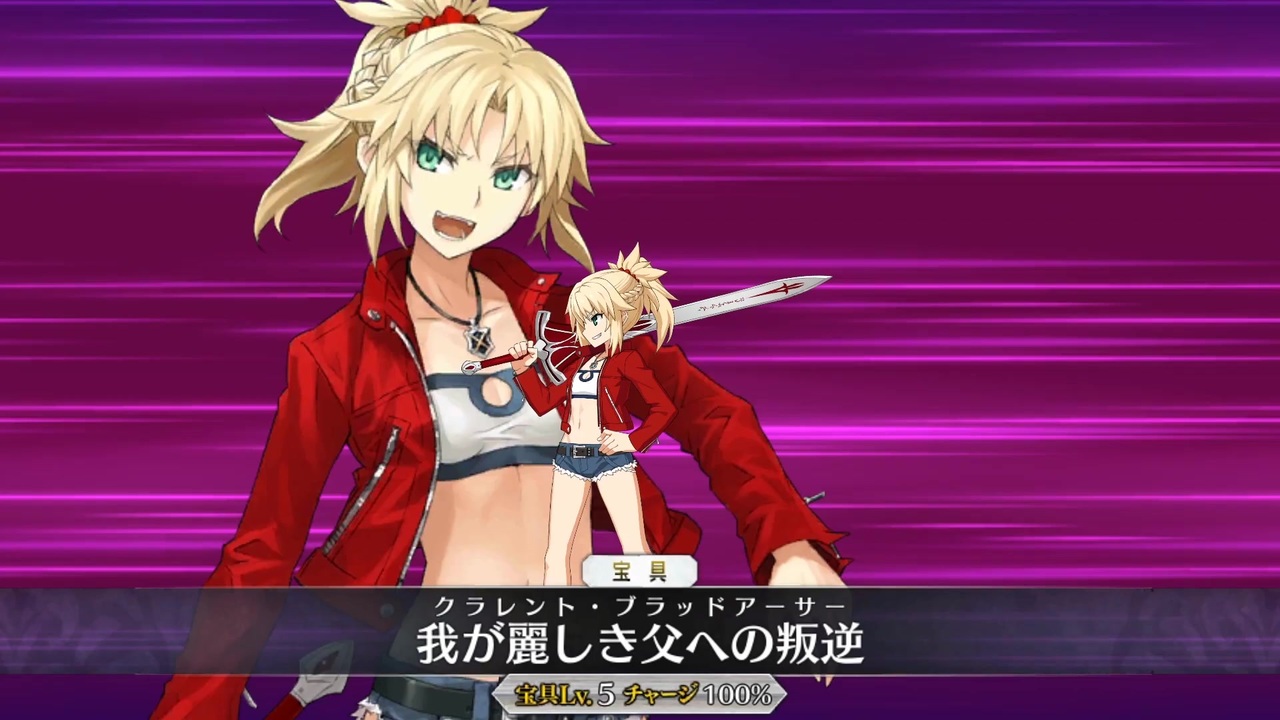Expand the クラレント・ブラッドアーサー subtitle line

[640, 606]
